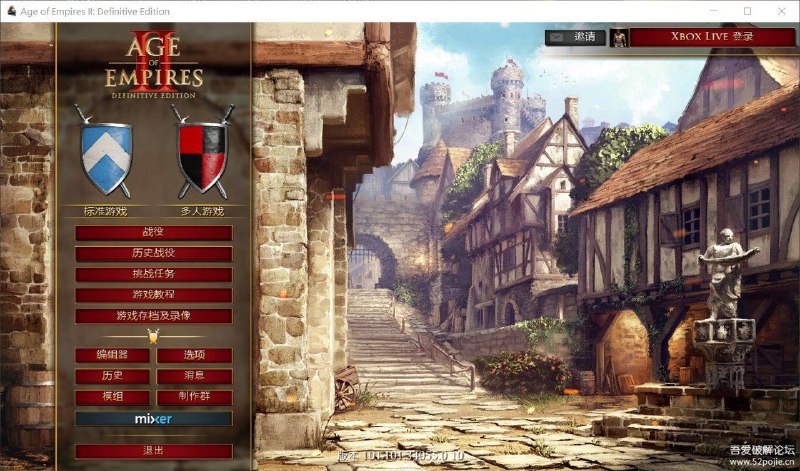Sign in with the Xbox Live 登录 button
The height and width of the screenshot is (471, 800).
click(704, 37)
